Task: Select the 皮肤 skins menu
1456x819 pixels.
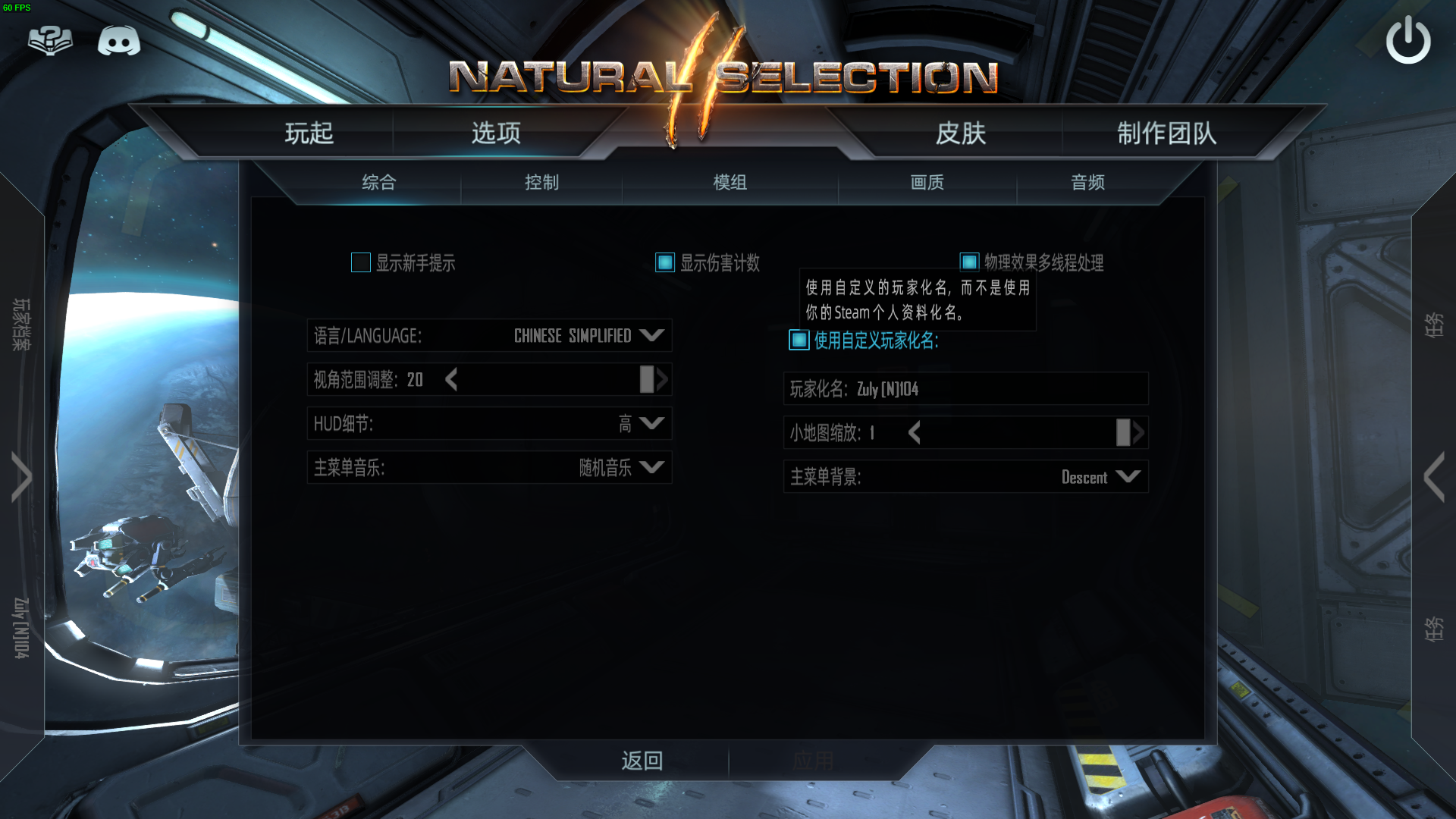Action: pos(960,133)
